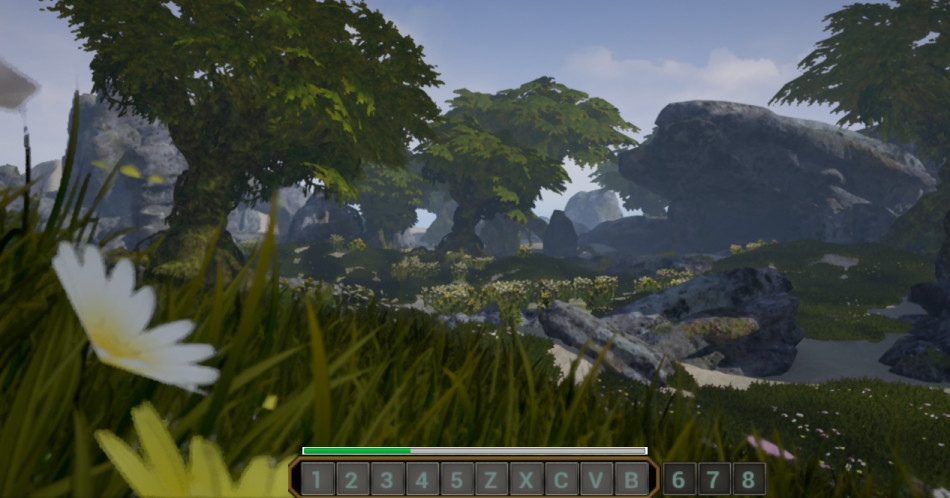The image size is (950, 498).
Task: Choose the slot numbered 7
Action: tap(714, 479)
